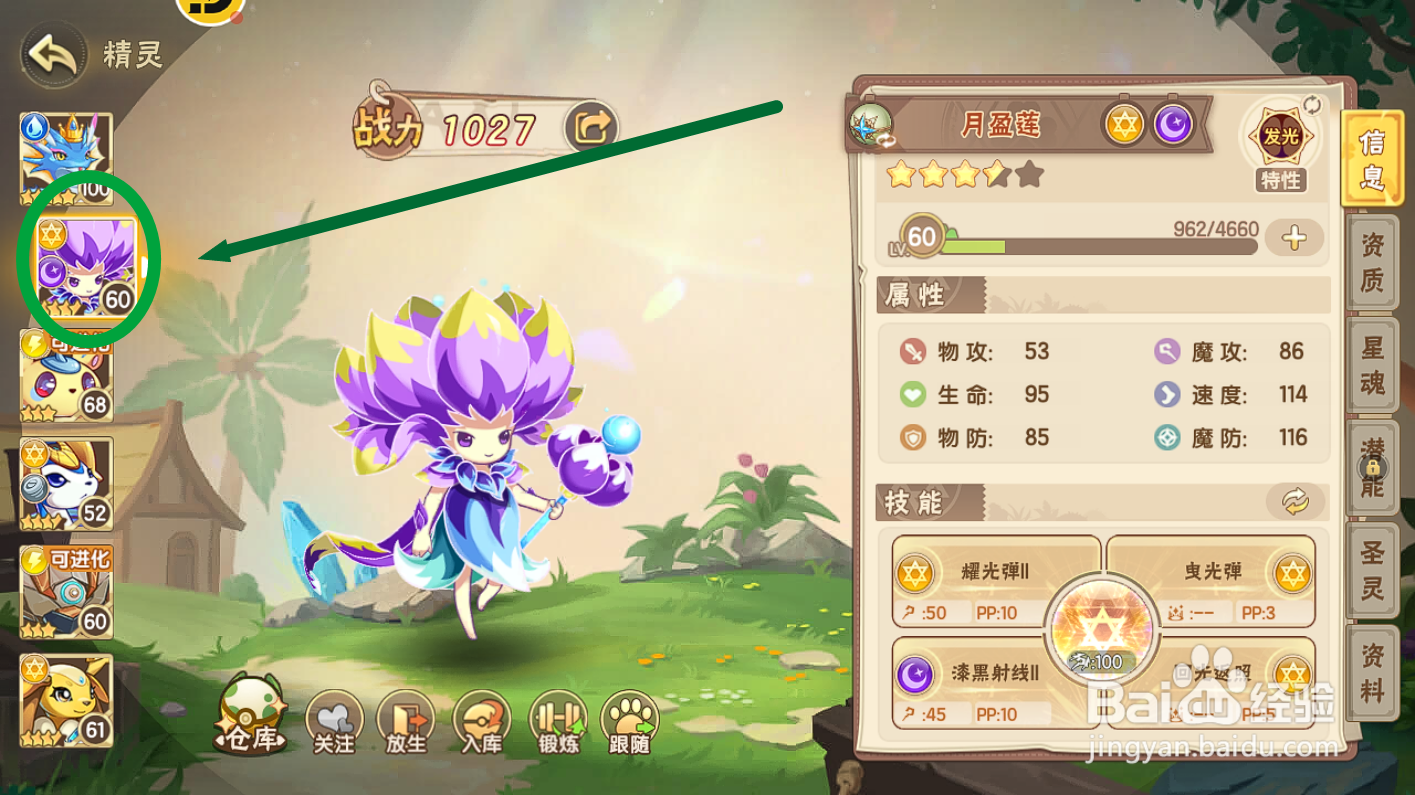Viewport: 1415px width, 795px height.
Task: Click the 关注 (follow) cloud icon
Action: pos(335,722)
